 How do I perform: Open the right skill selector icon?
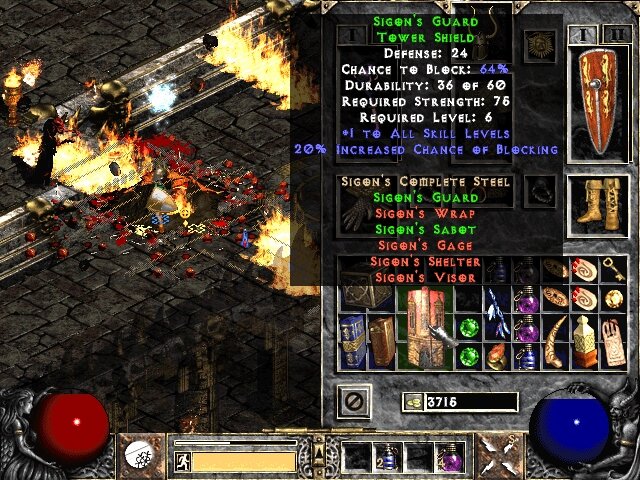pos(498,457)
